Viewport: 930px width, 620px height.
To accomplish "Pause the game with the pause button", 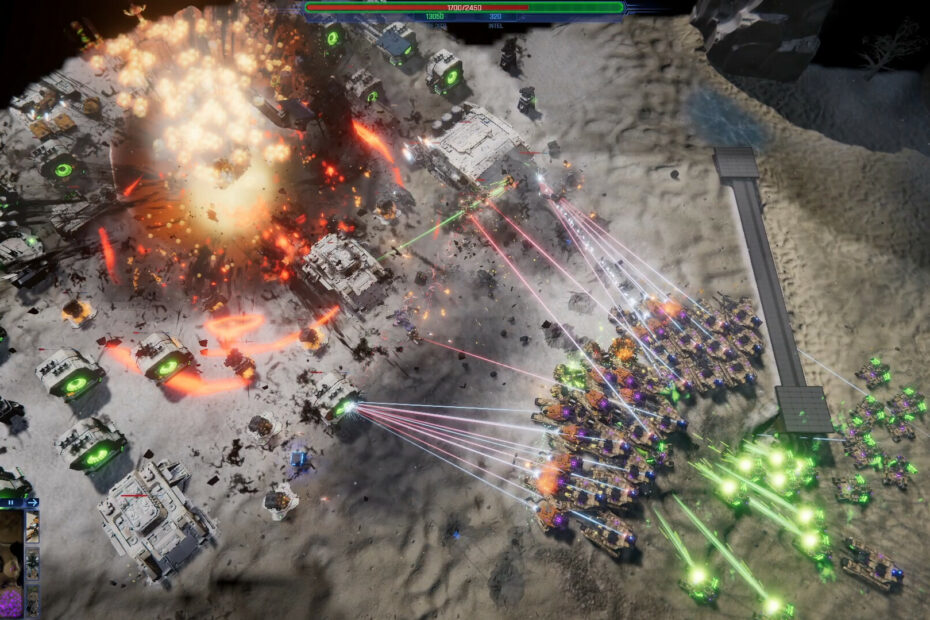I will click(x=11, y=502).
